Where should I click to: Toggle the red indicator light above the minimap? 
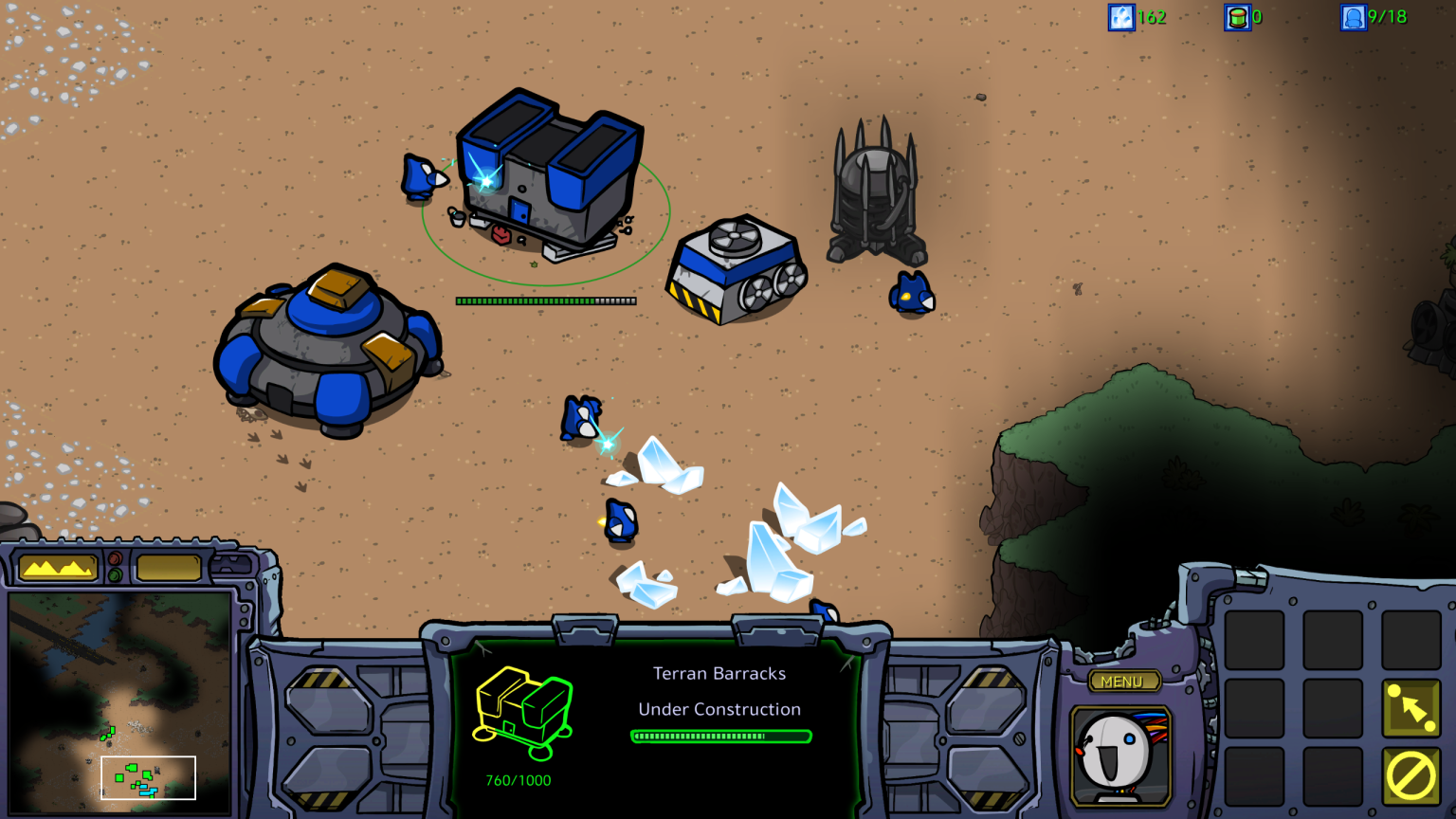[x=115, y=557]
